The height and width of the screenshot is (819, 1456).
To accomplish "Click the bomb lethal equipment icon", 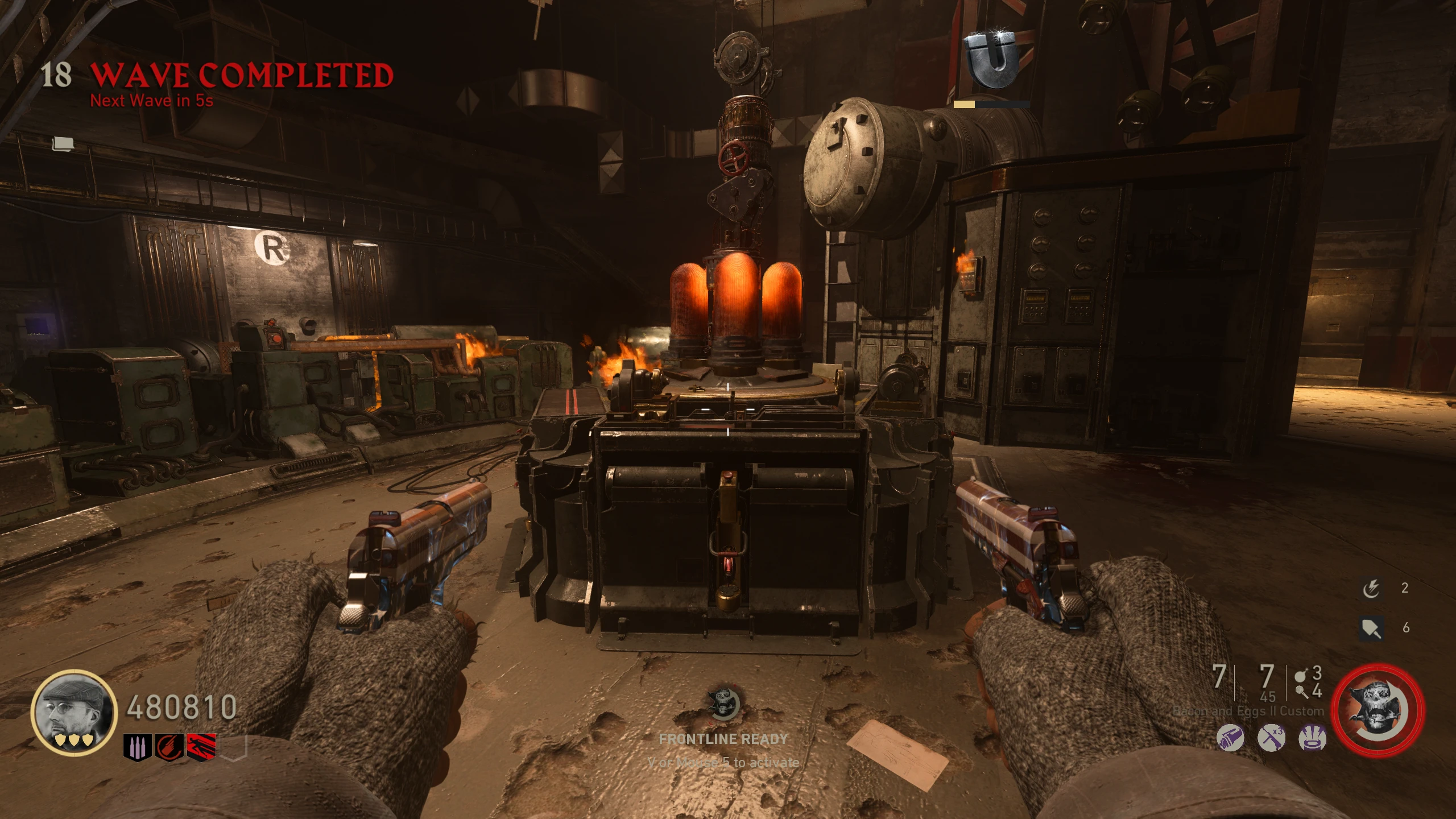I will [1301, 676].
